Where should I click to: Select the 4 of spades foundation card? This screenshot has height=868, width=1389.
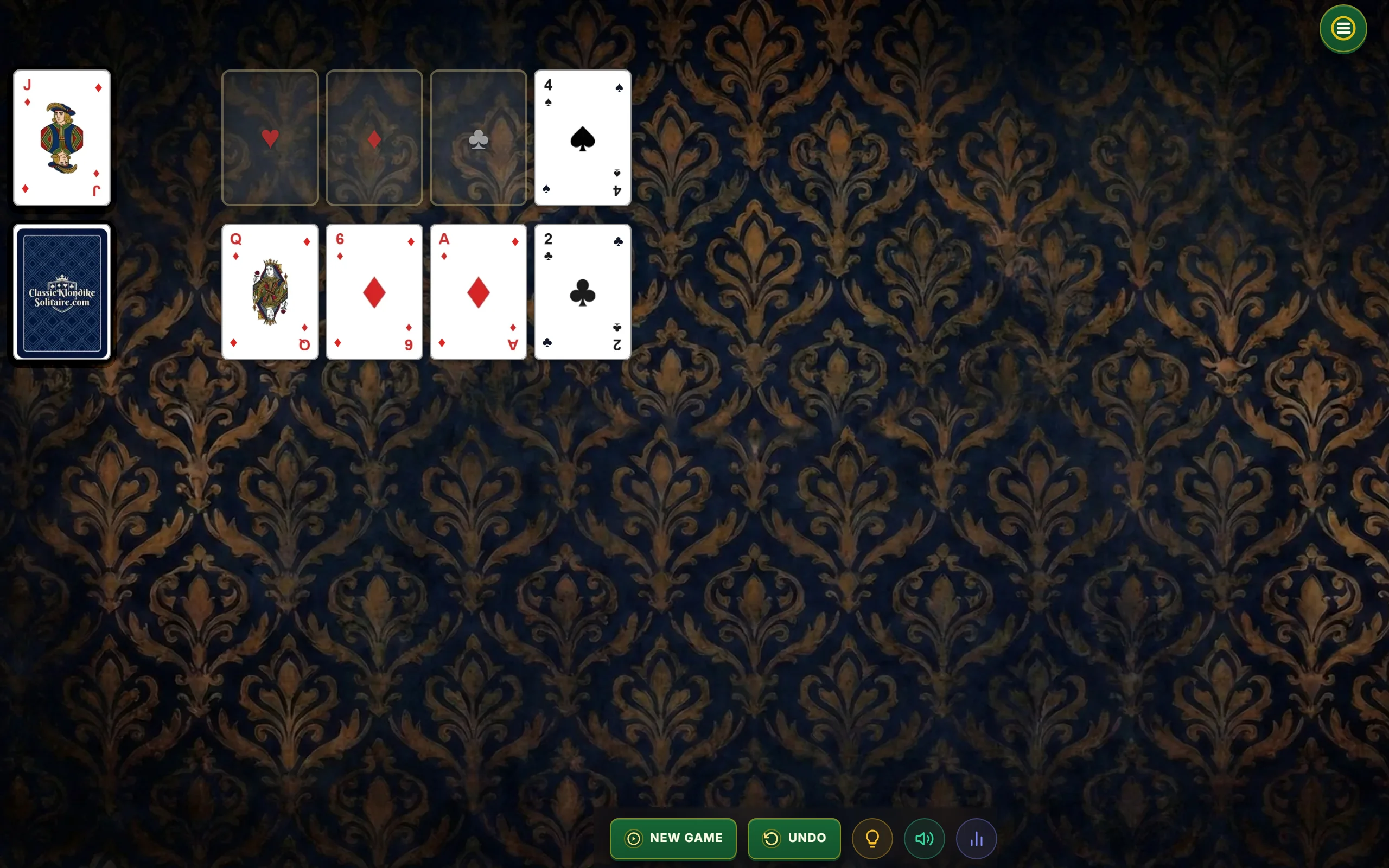coord(582,138)
